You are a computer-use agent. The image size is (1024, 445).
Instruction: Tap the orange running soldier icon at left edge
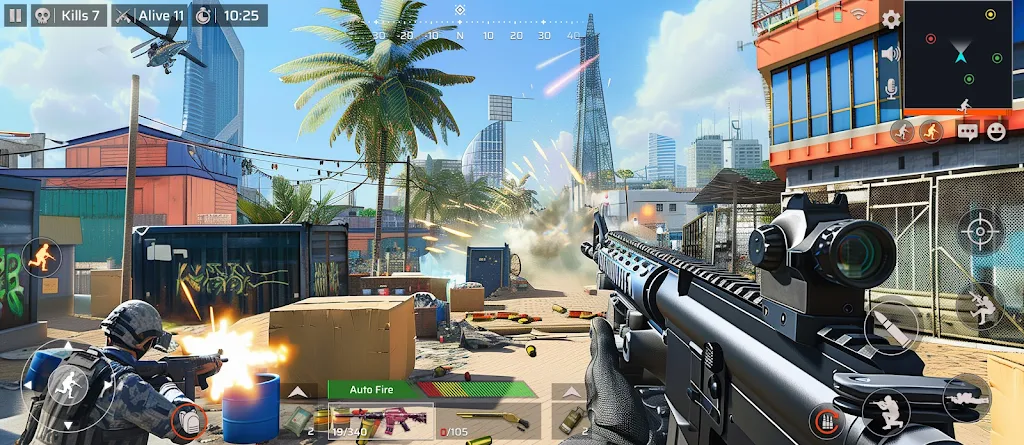click(41, 258)
